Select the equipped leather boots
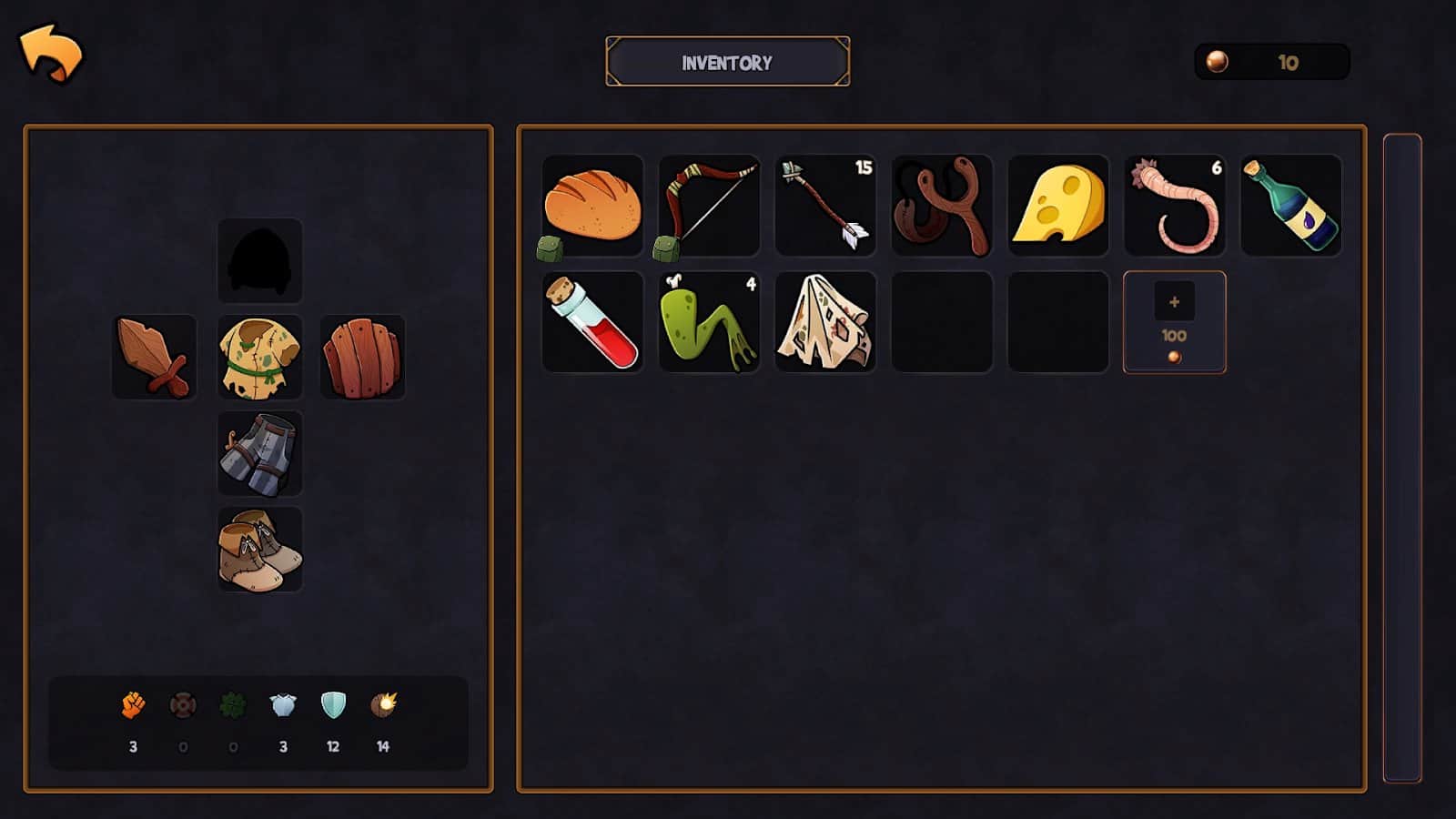This screenshot has width=1456, height=819. 259,550
